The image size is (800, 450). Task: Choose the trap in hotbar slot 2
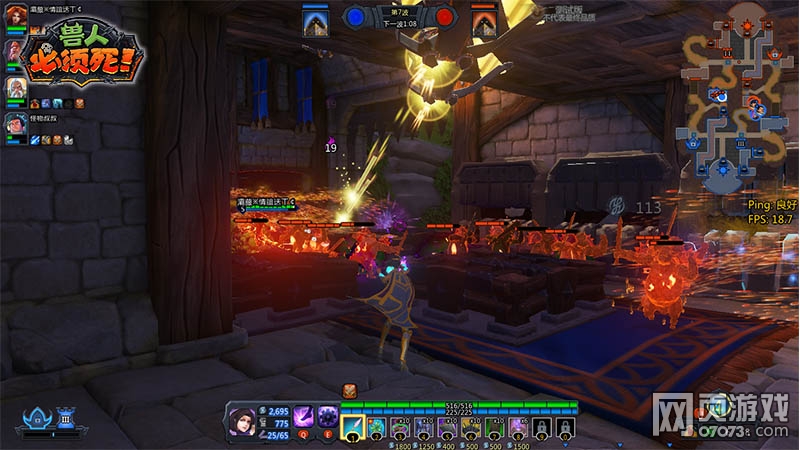[376, 427]
